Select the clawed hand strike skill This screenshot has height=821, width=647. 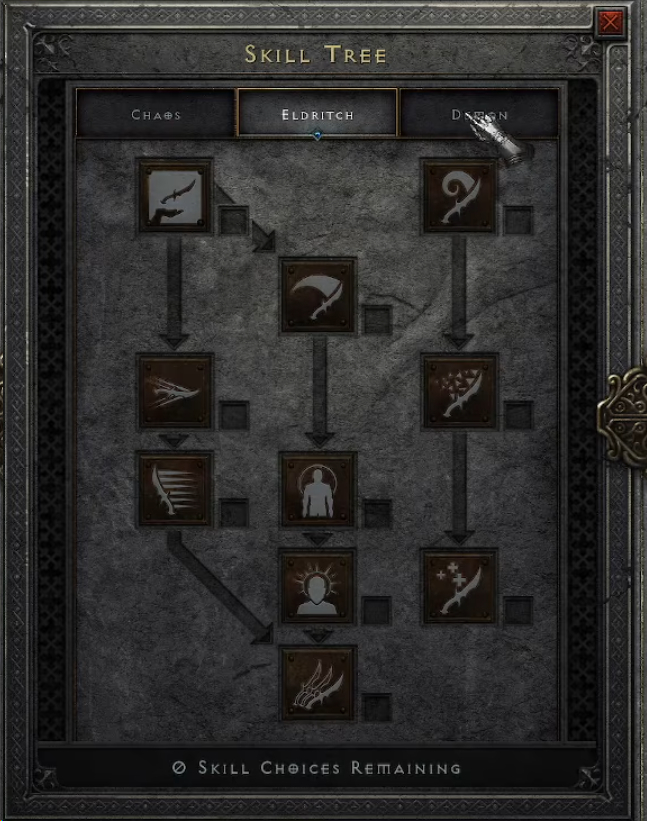click(175, 390)
